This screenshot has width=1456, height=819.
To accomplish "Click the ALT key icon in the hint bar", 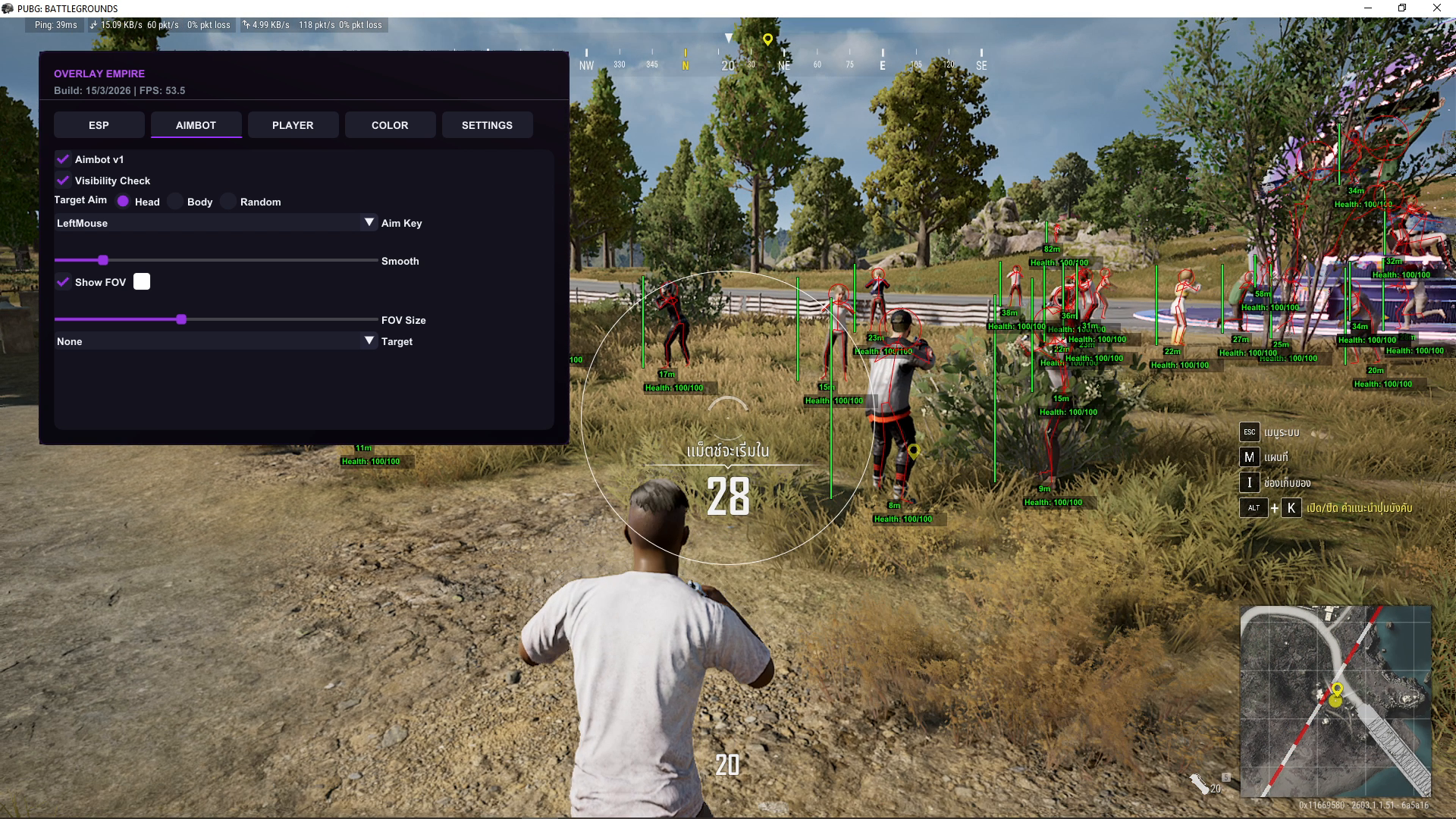I will click(1253, 508).
